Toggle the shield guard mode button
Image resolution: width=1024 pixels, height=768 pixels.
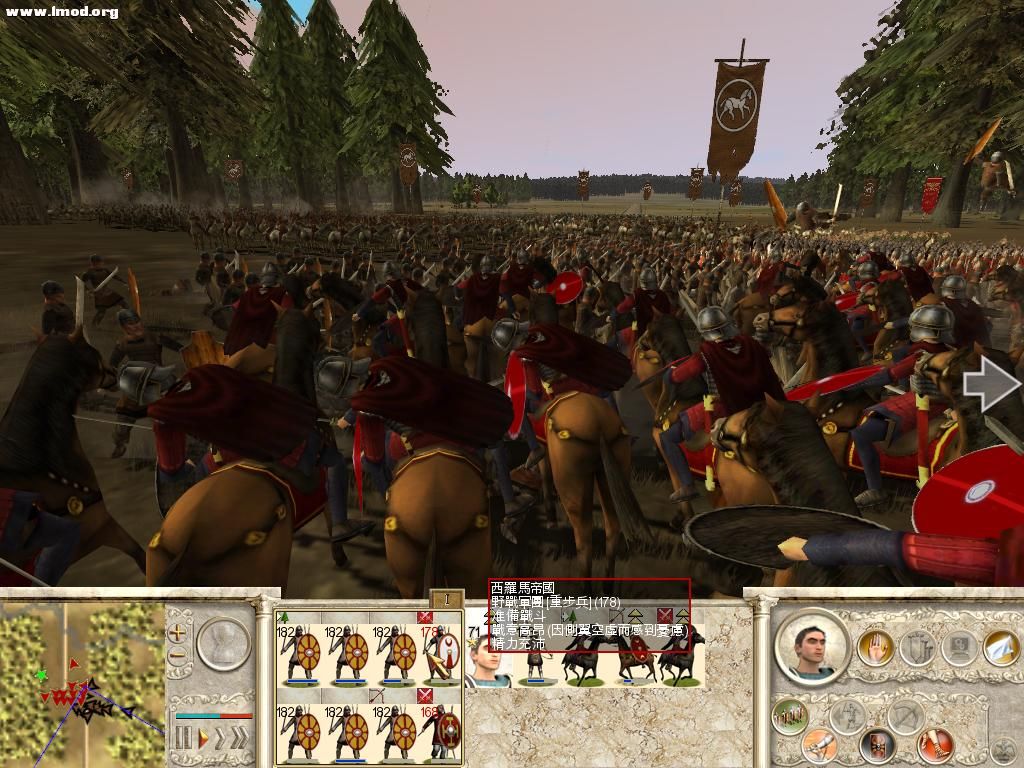coord(877,745)
